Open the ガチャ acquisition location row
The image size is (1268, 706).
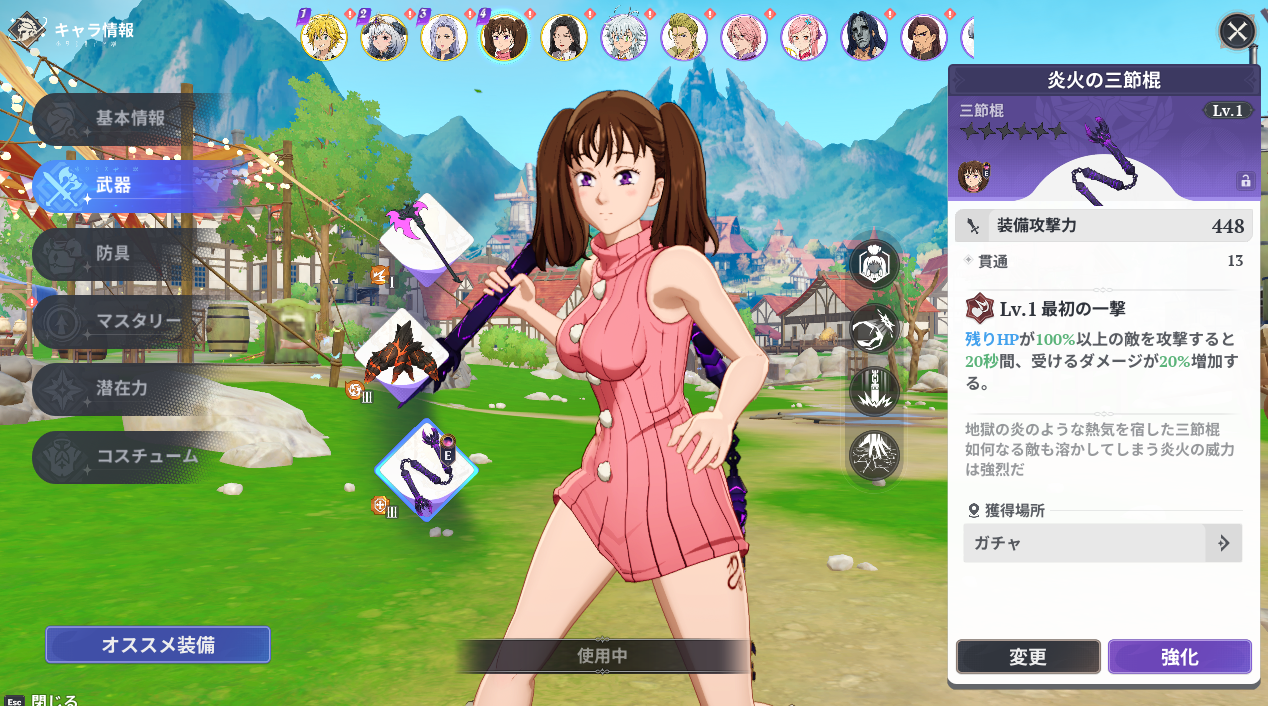tap(1102, 543)
